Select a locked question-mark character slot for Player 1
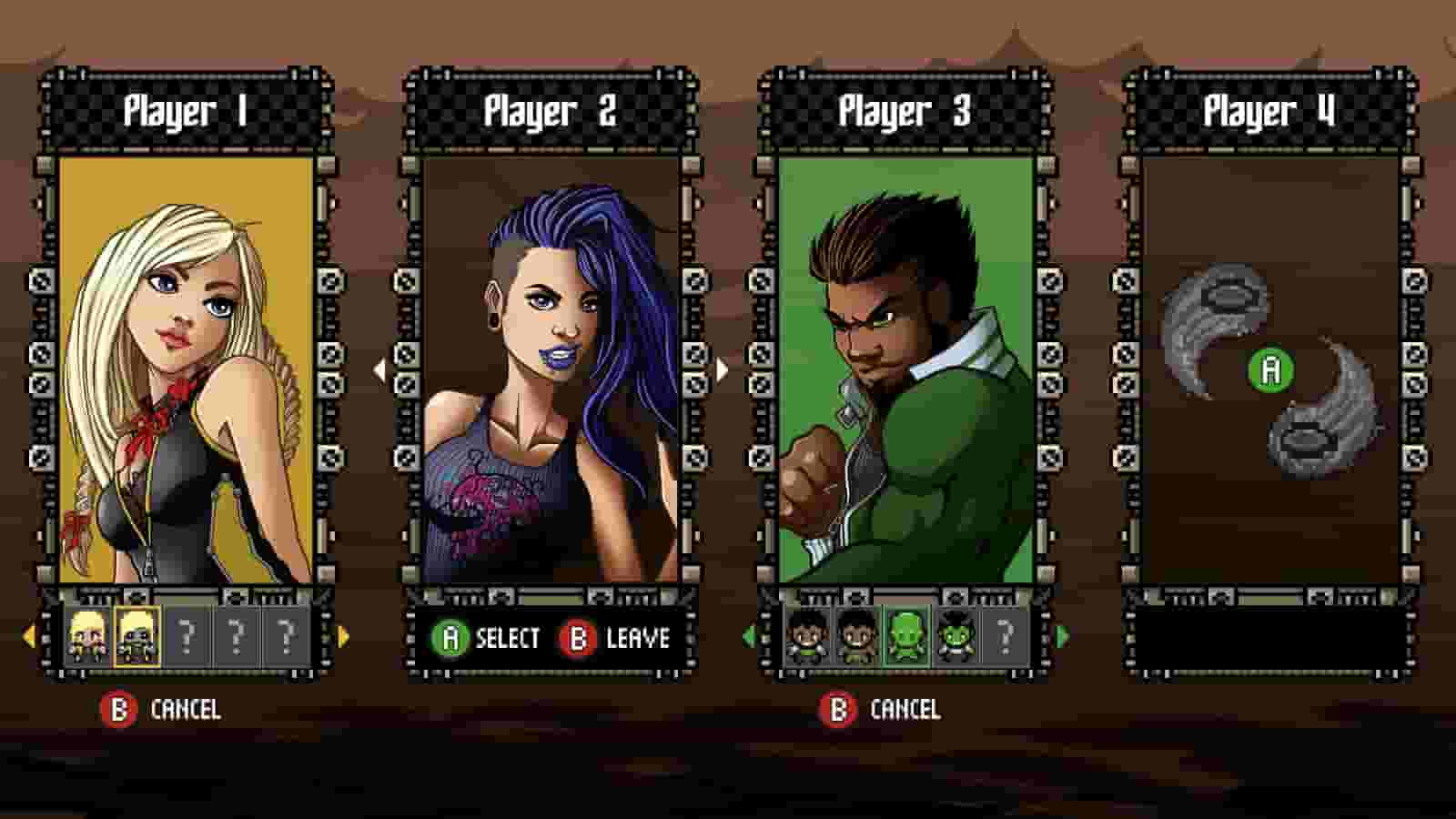1456x819 pixels. point(187,637)
